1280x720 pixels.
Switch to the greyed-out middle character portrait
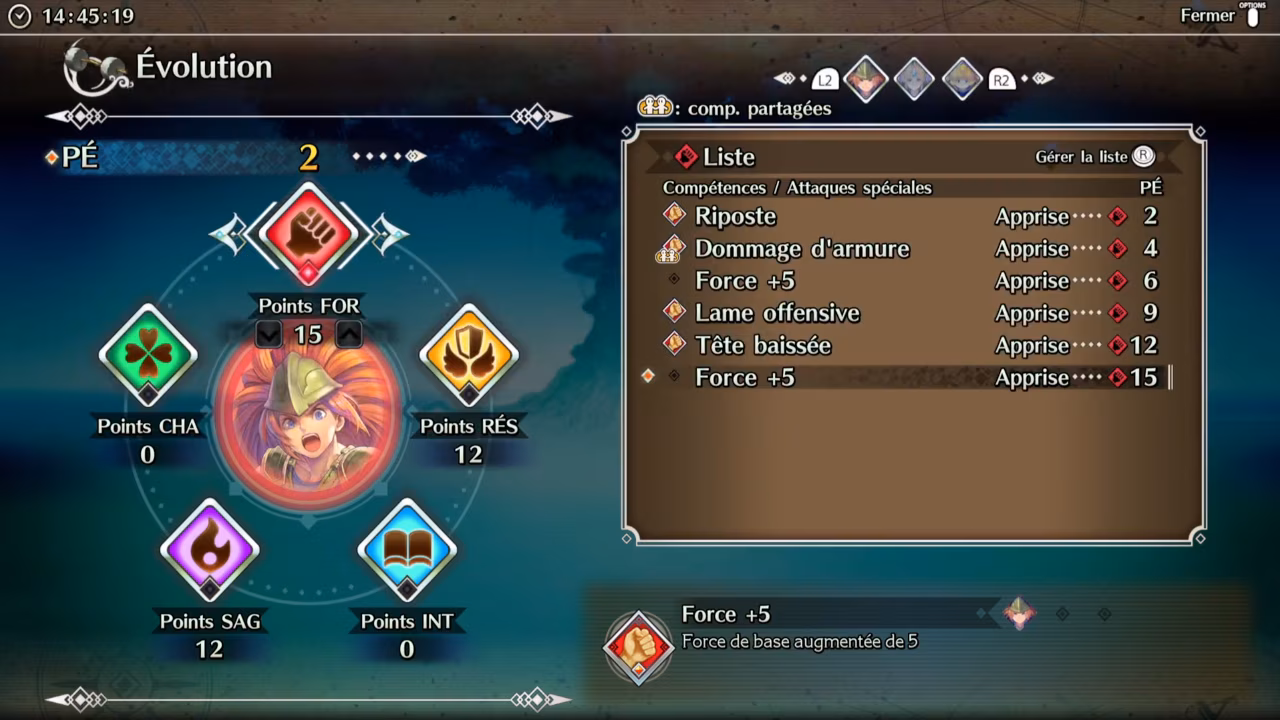pos(914,79)
